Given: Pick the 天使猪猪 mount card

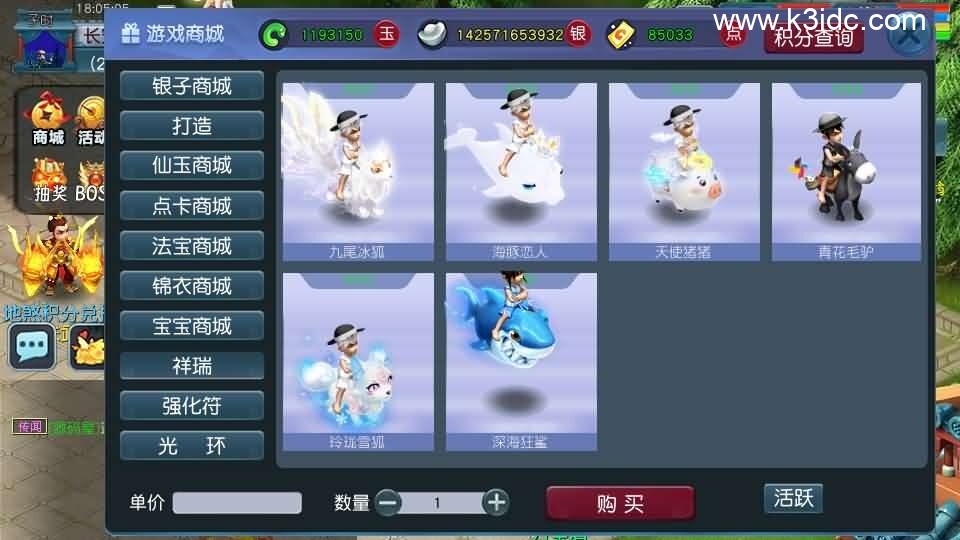Looking at the screenshot, I should 684,172.
